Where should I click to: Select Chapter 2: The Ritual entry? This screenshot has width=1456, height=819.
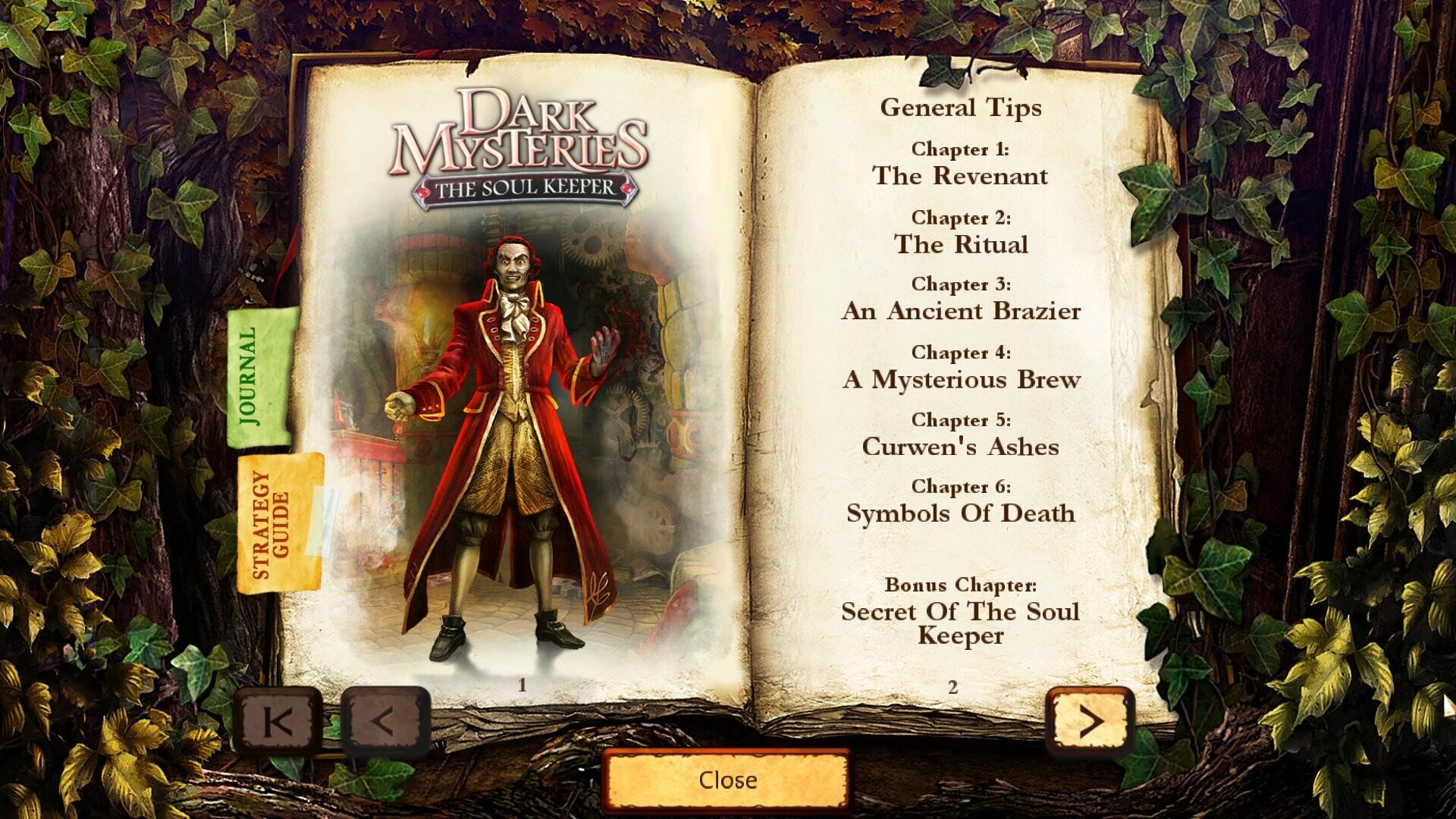coord(961,231)
